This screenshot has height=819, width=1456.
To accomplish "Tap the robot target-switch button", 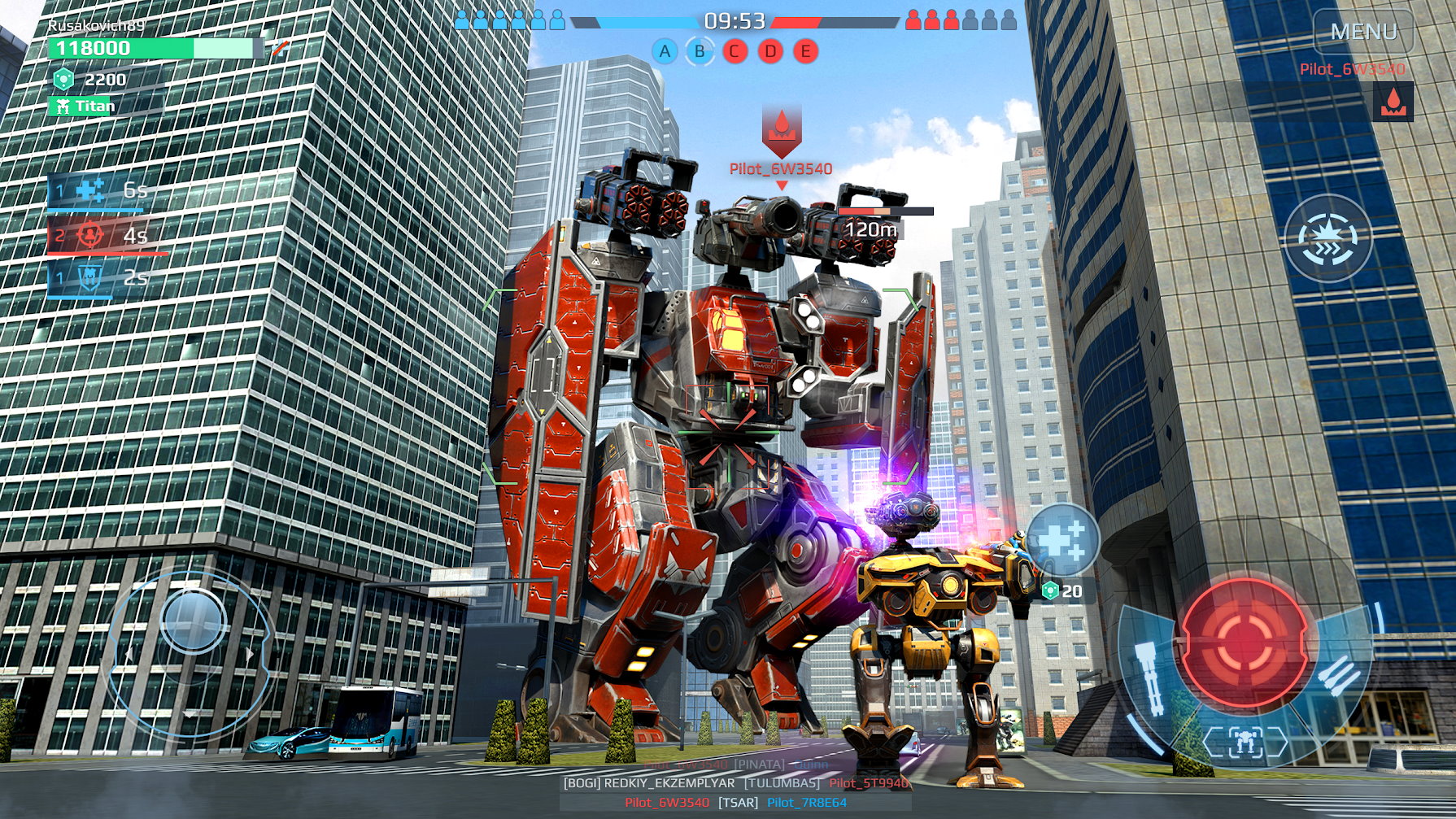I will pyautogui.click(x=1244, y=742).
